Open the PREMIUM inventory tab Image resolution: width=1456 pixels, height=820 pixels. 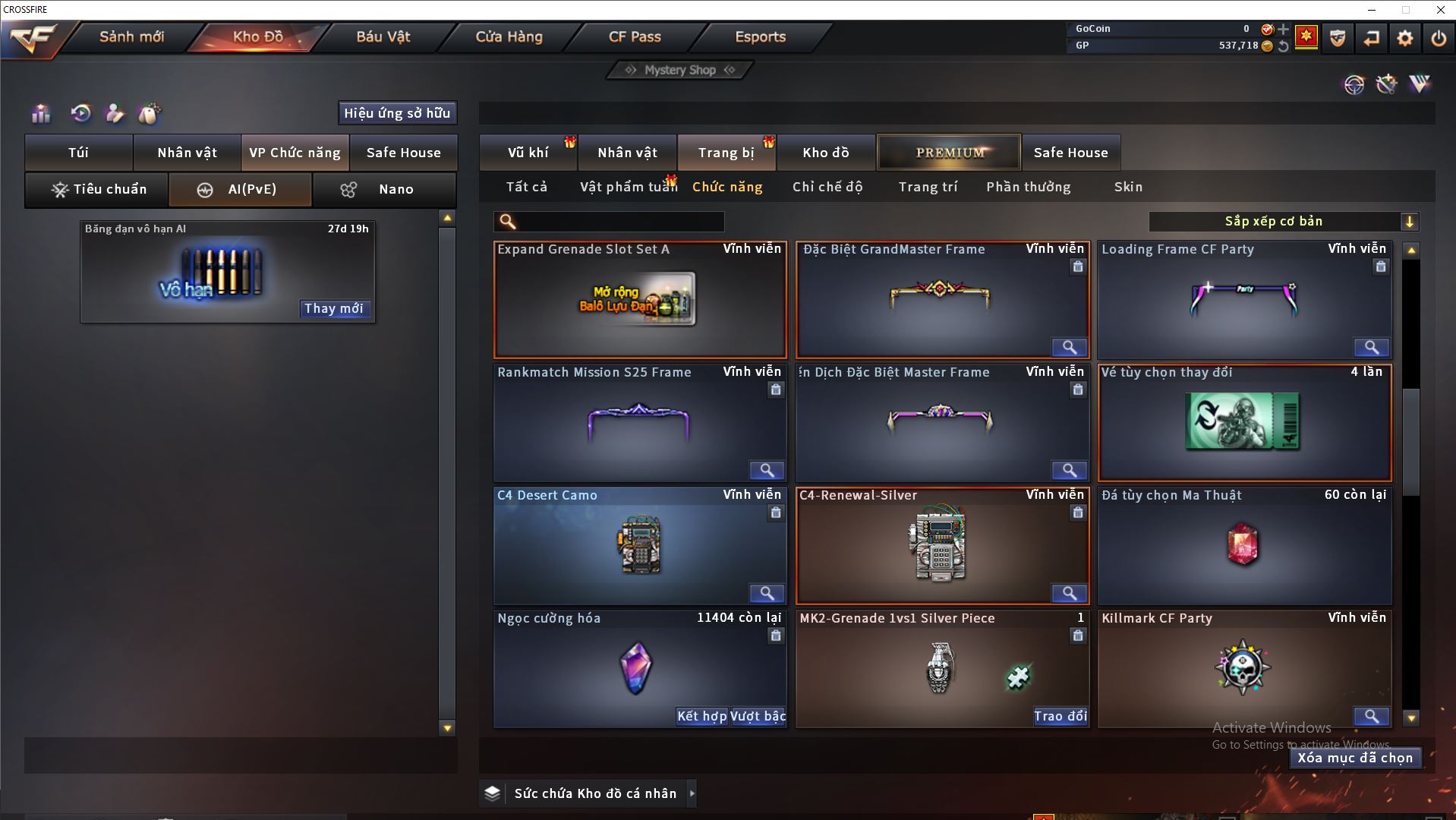point(949,153)
